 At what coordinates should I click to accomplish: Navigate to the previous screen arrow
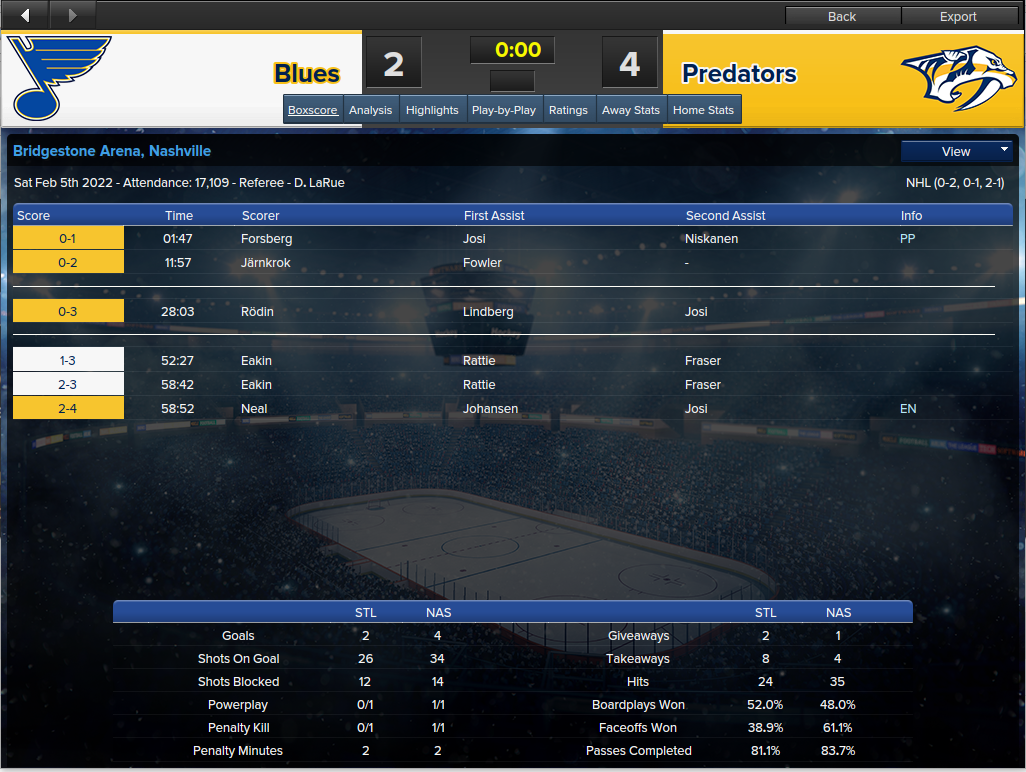point(25,15)
